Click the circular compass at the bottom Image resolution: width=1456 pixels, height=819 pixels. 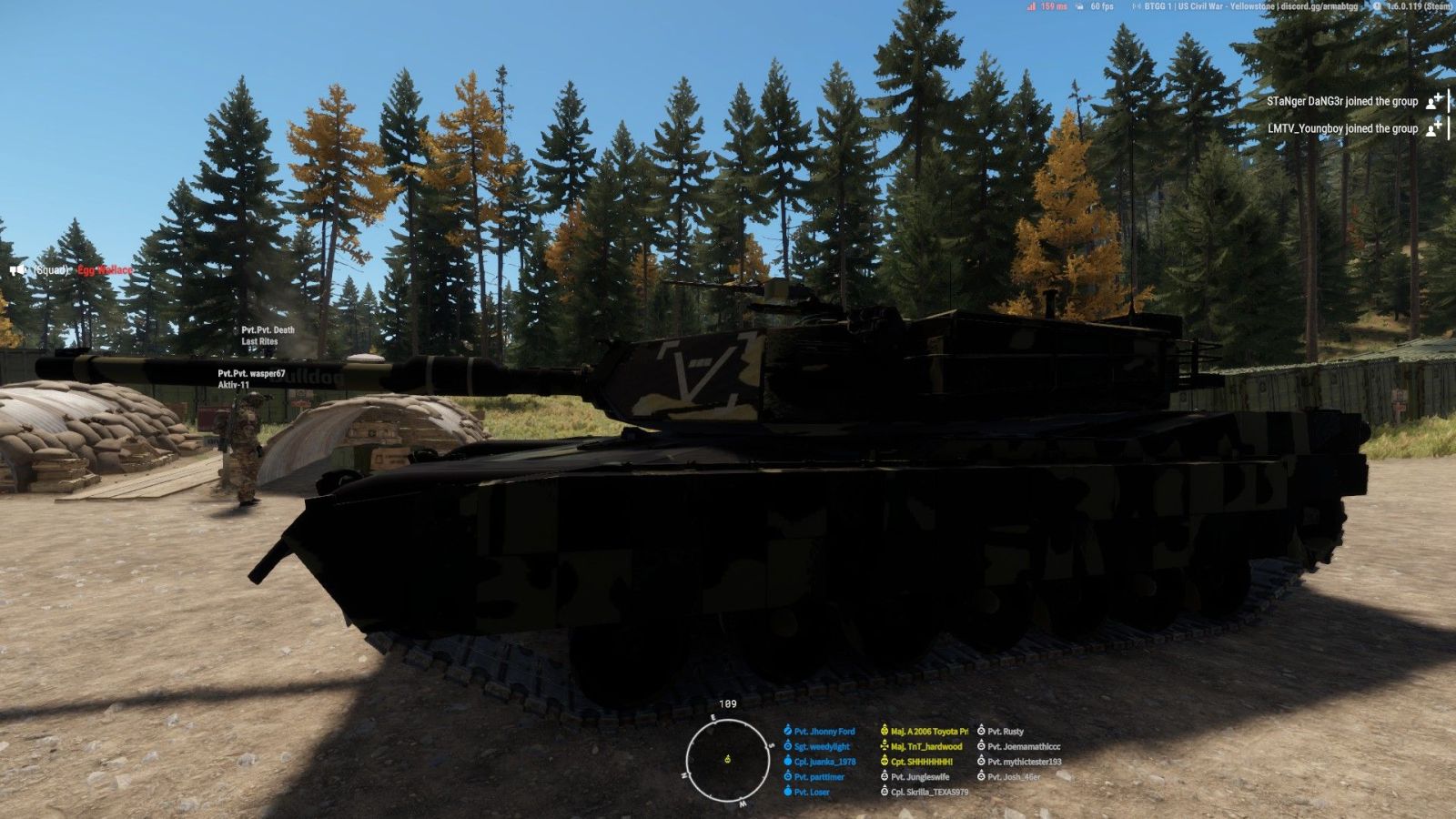727,760
